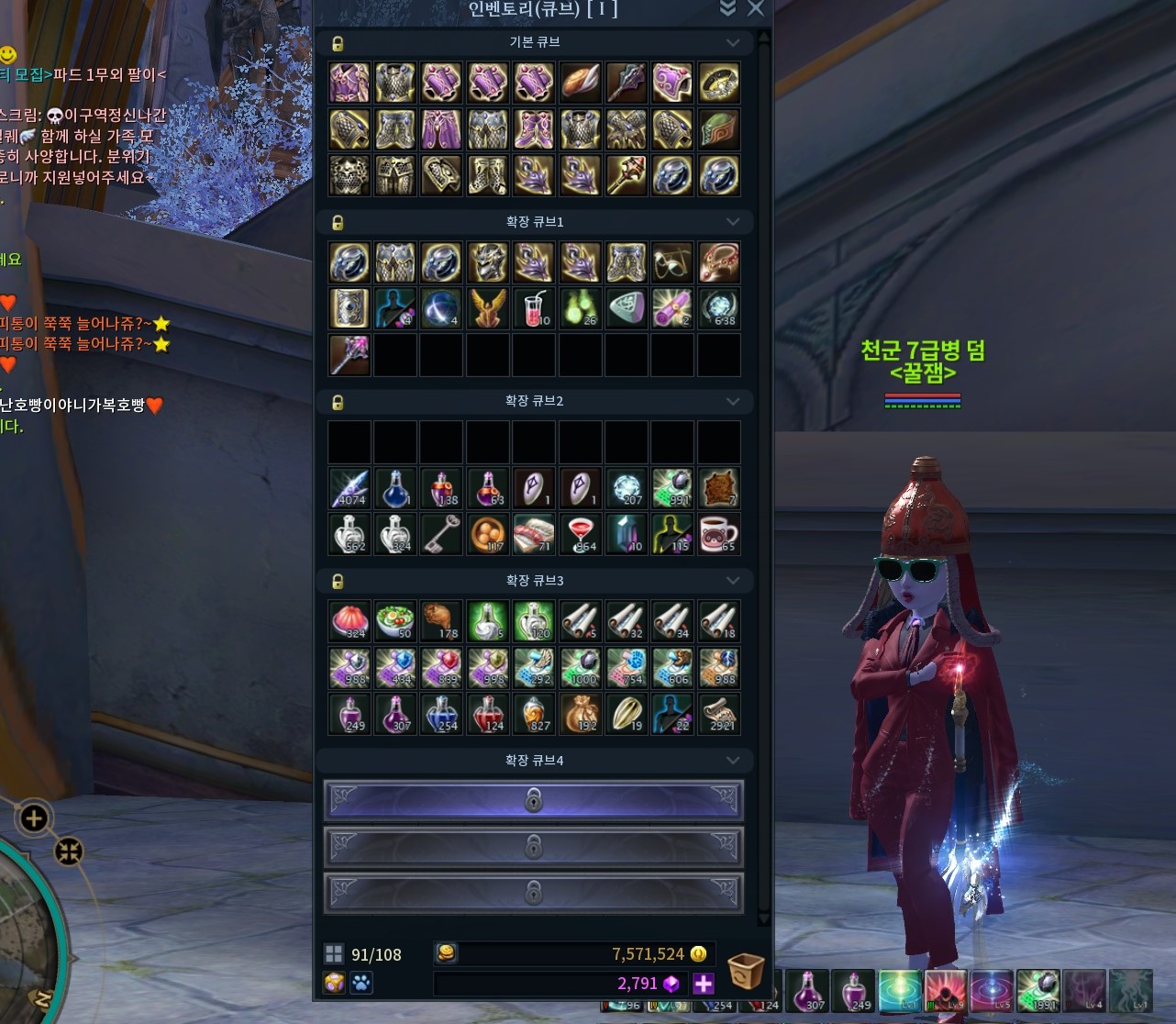Toggle the lock on 확장 큐브2
1176x1024 pixels.
coord(338,402)
